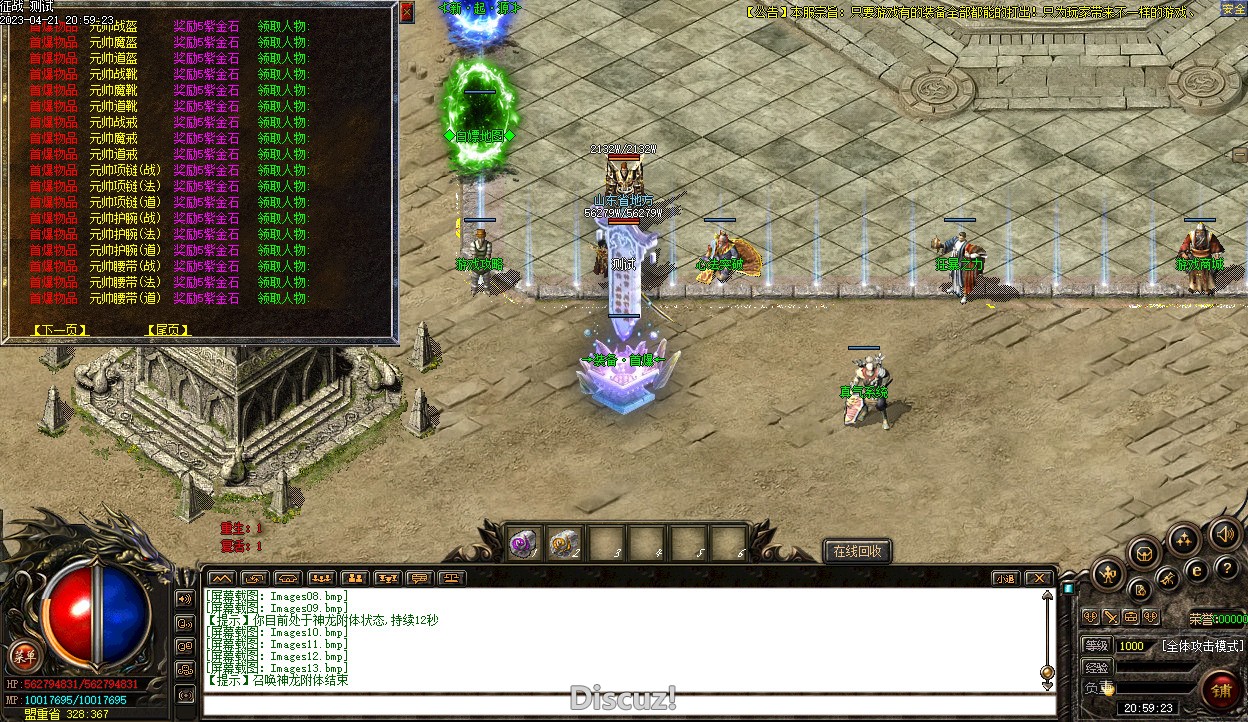Go to 下一页 (next page) in the rewards list
Image resolution: width=1248 pixels, height=722 pixels.
[x=59, y=330]
